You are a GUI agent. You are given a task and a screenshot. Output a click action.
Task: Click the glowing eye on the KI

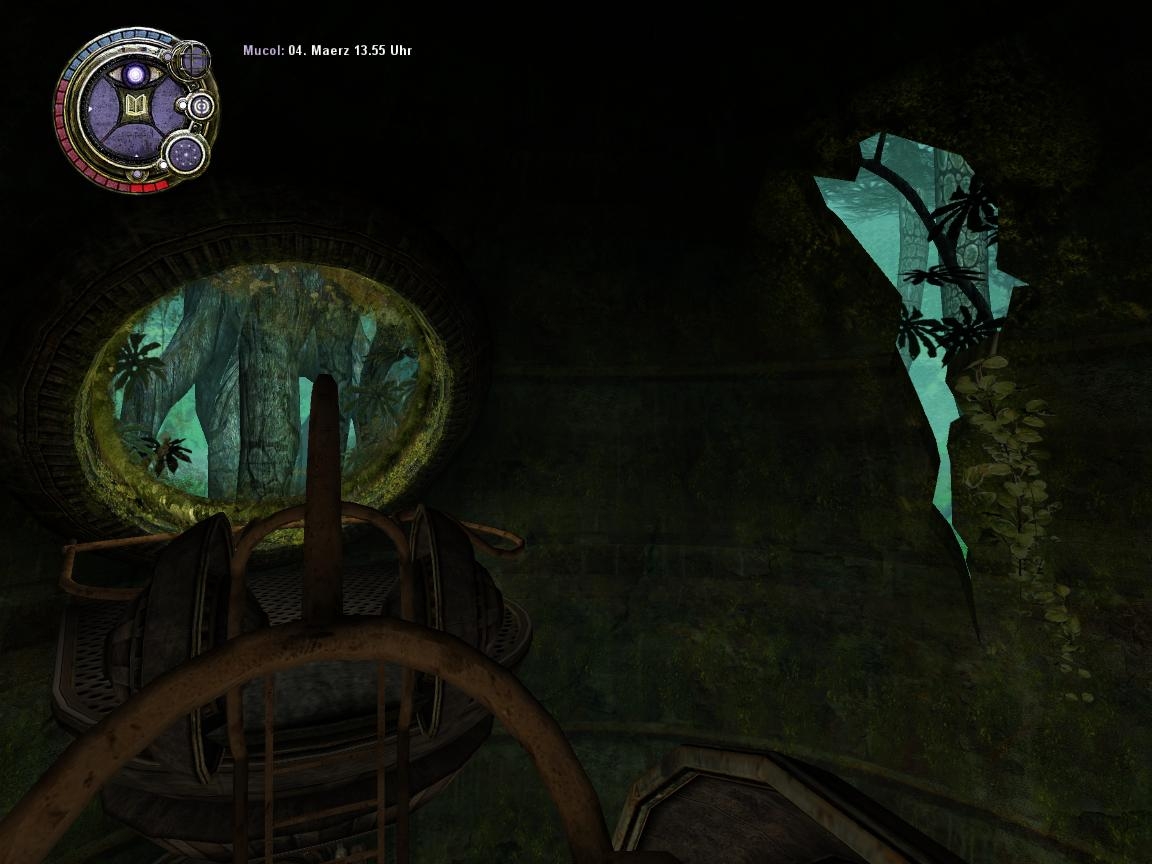[x=134, y=75]
